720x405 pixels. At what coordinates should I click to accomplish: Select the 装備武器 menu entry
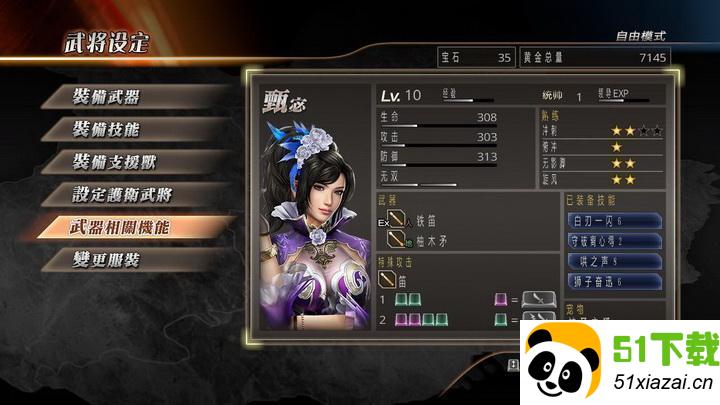(x=106, y=97)
